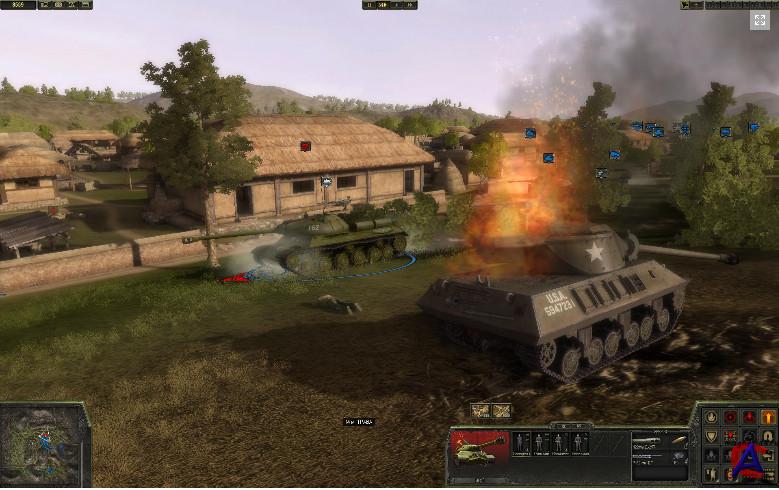
Task: Choose the main gun shell ammo row
Action: [659, 441]
